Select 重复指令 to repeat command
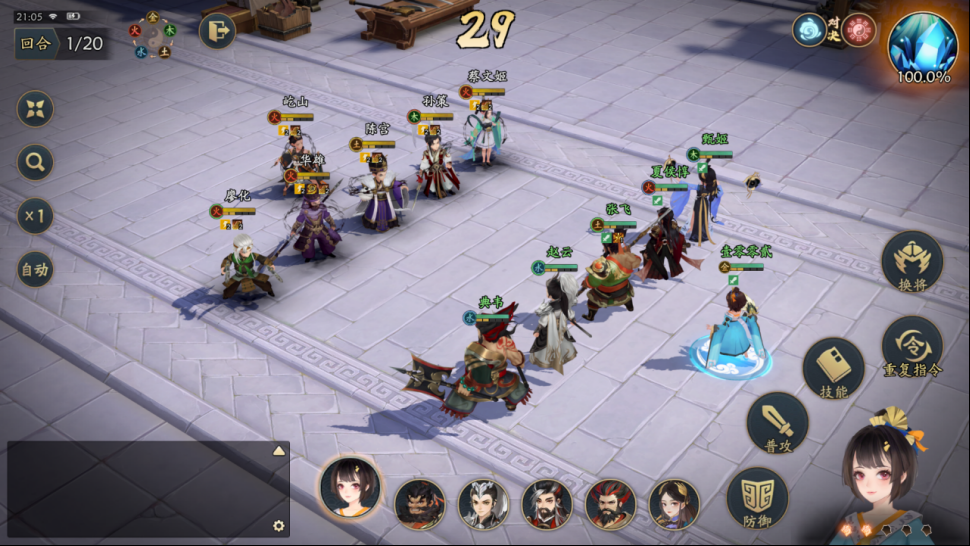Image resolution: width=970 pixels, height=546 pixels. click(911, 347)
